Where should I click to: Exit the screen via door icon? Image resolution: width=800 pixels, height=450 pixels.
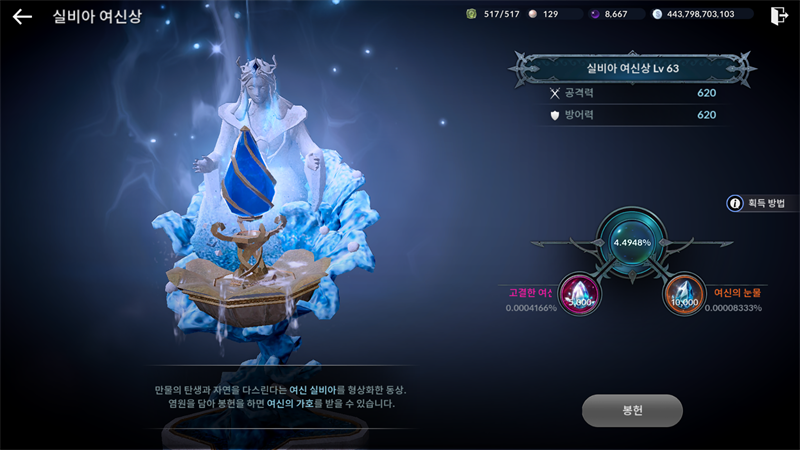[x=779, y=15]
